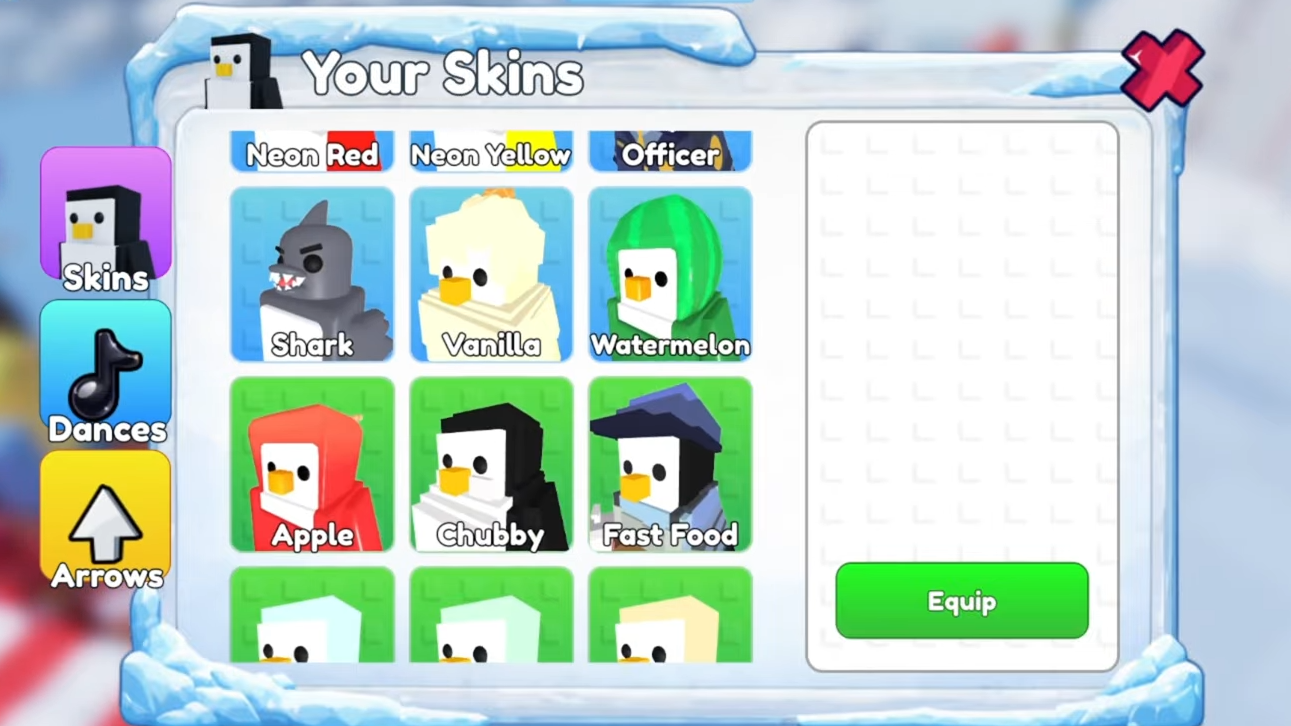Viewport: 1291px width, 726px height.
Task: Pick the Watermelon skin
Action: click(670, 274)
